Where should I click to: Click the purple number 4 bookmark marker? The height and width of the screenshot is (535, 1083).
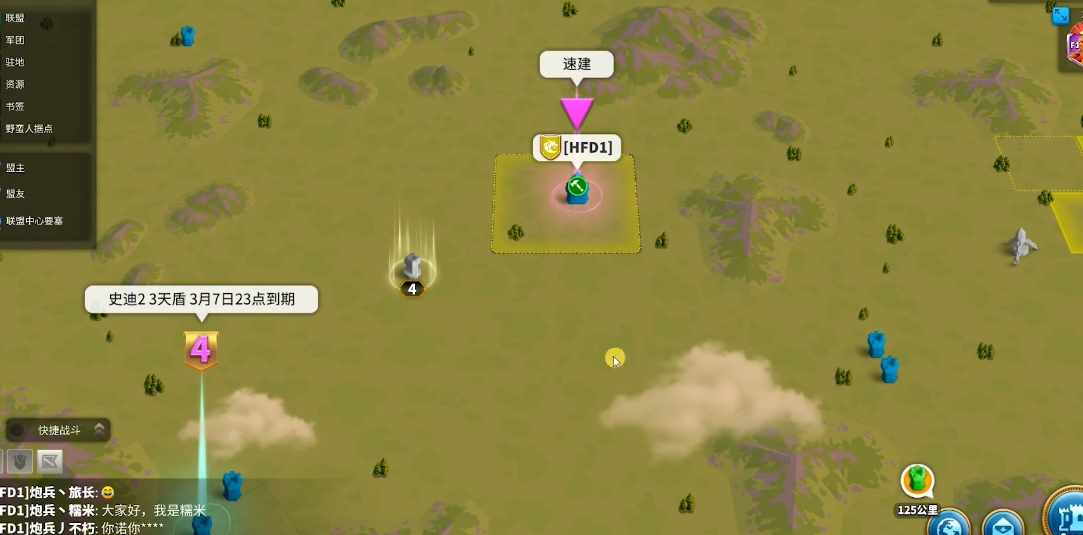pos(201,350)
